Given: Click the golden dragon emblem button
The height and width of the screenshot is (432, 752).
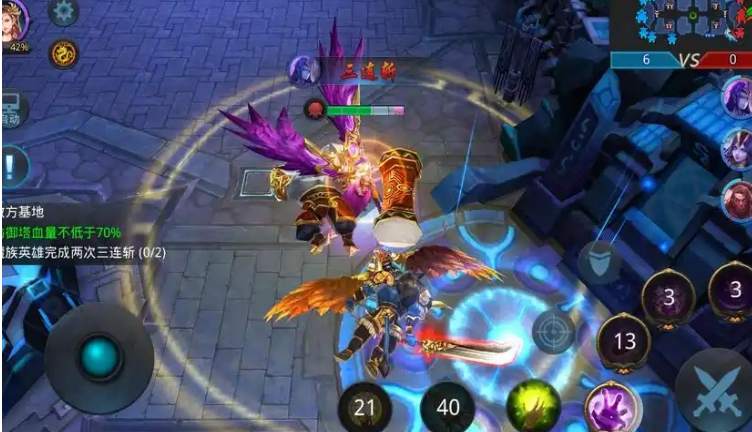Looking at the screenshot, I should click(63, 53).
